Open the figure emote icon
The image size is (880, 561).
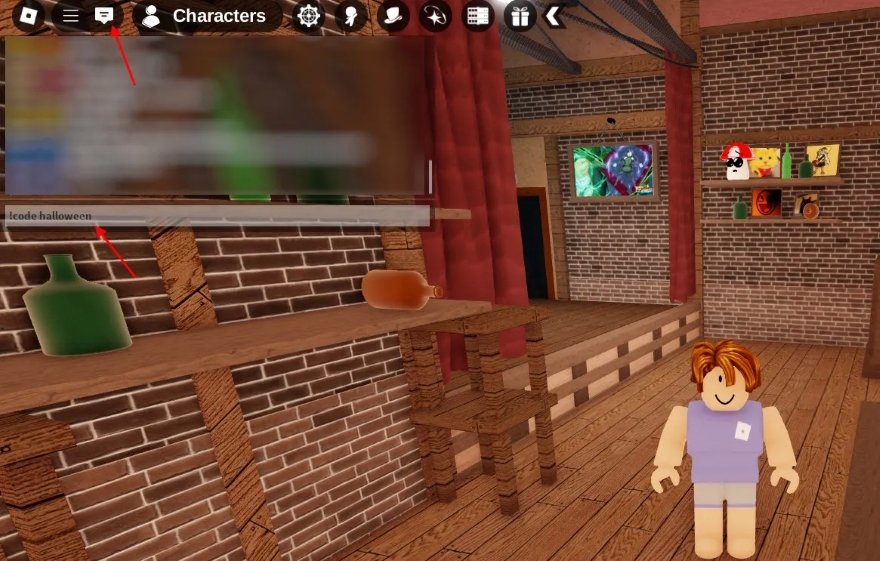[351, 16]
